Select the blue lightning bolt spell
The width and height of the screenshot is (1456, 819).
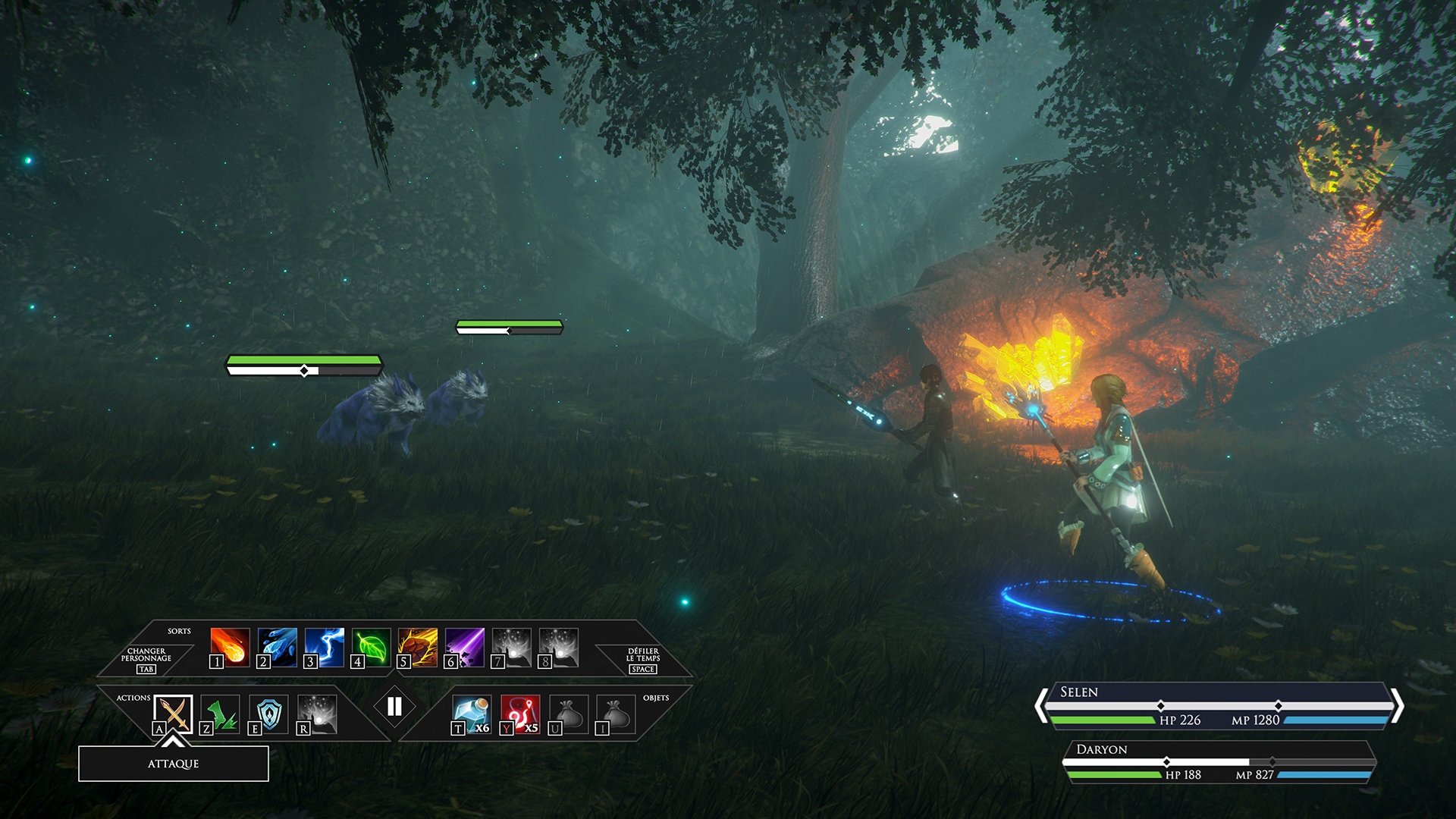point(324,647)
